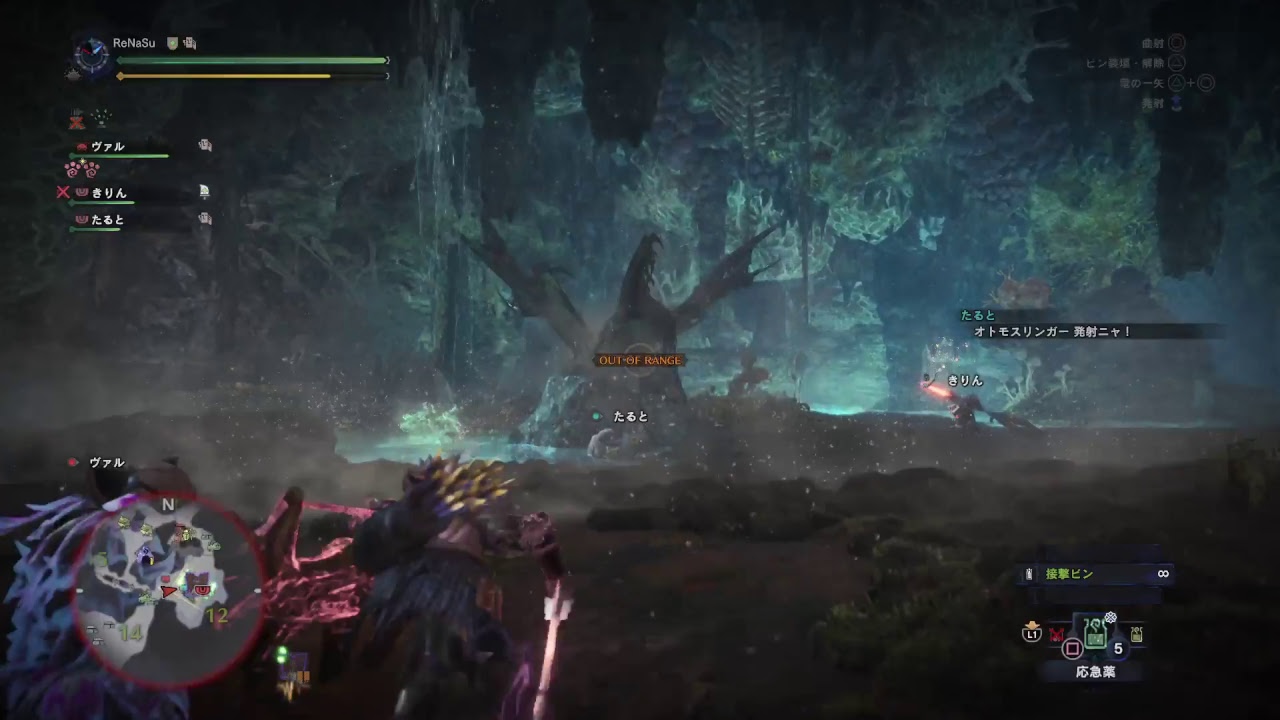
Task: Click the green potion item in radial bar
Action: coord(1096,636)
